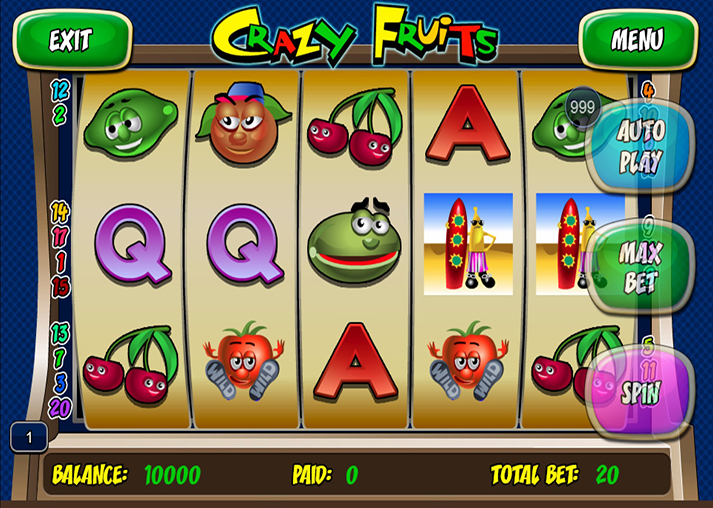Activate the blue AUTO PLAY button
Image resolution: width=713 pixels, height=508 pixels.
[x=640, y=146]
